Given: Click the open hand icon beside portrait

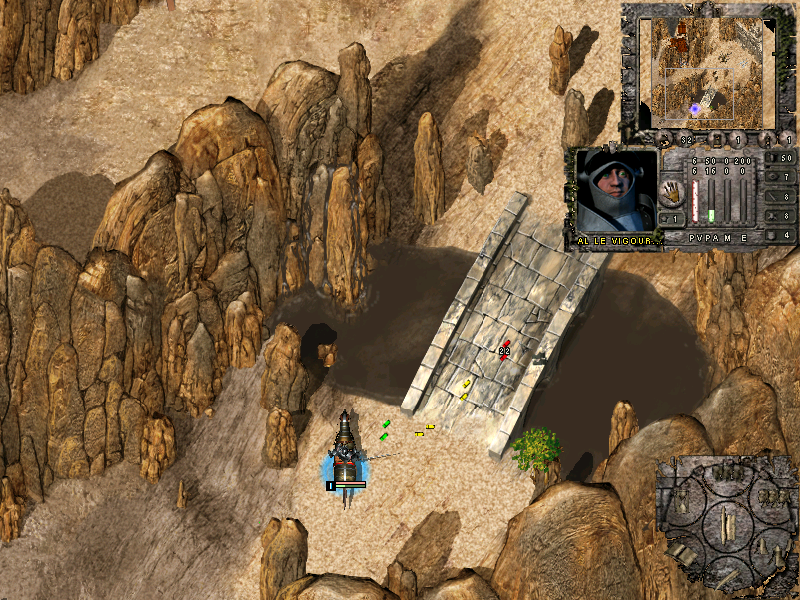Looking at the screenshot, I should pos(673,190).
